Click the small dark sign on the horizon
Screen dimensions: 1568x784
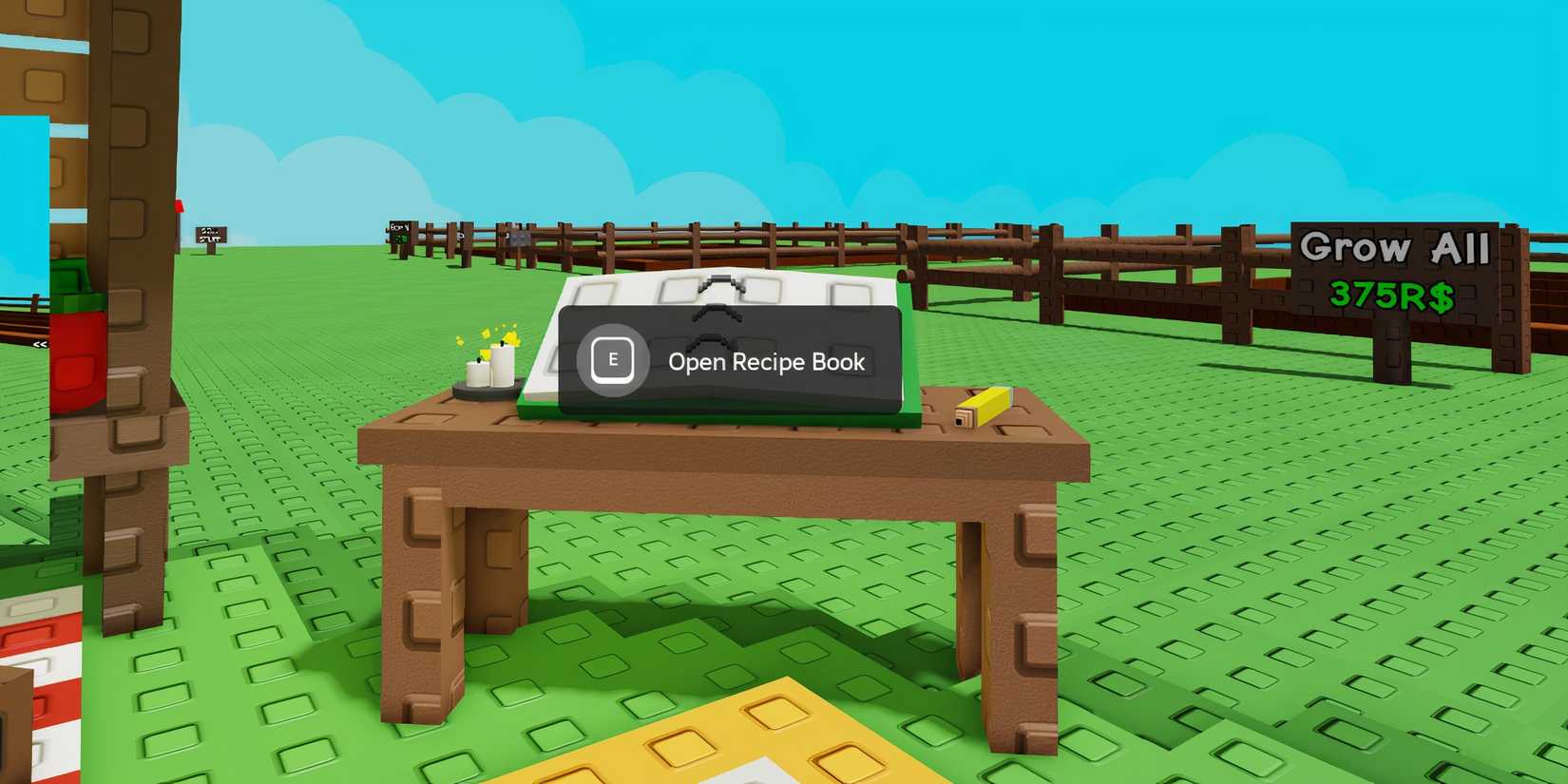[x=211, y=234]
